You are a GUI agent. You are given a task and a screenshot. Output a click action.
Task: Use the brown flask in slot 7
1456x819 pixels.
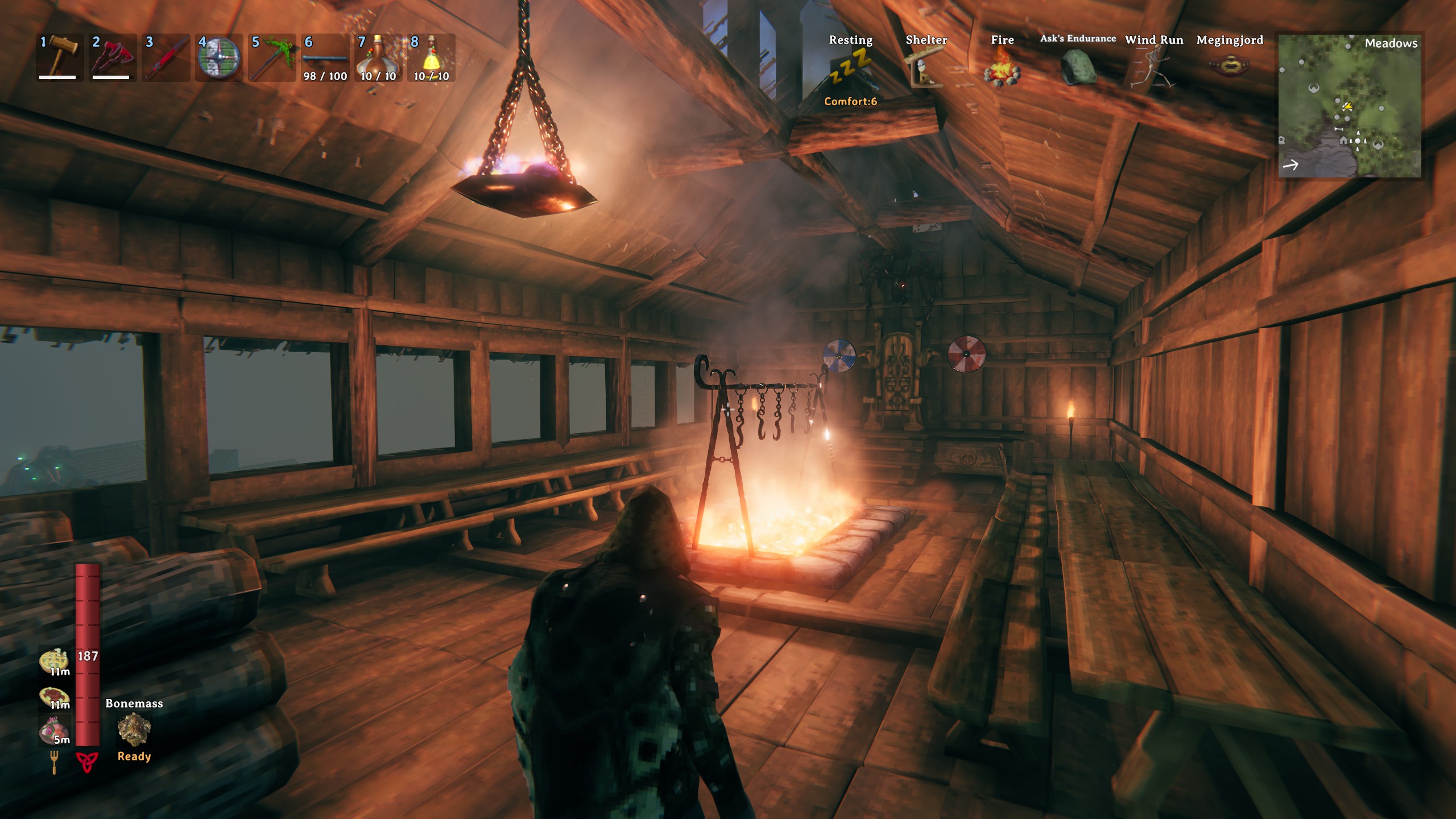[378, 57]
